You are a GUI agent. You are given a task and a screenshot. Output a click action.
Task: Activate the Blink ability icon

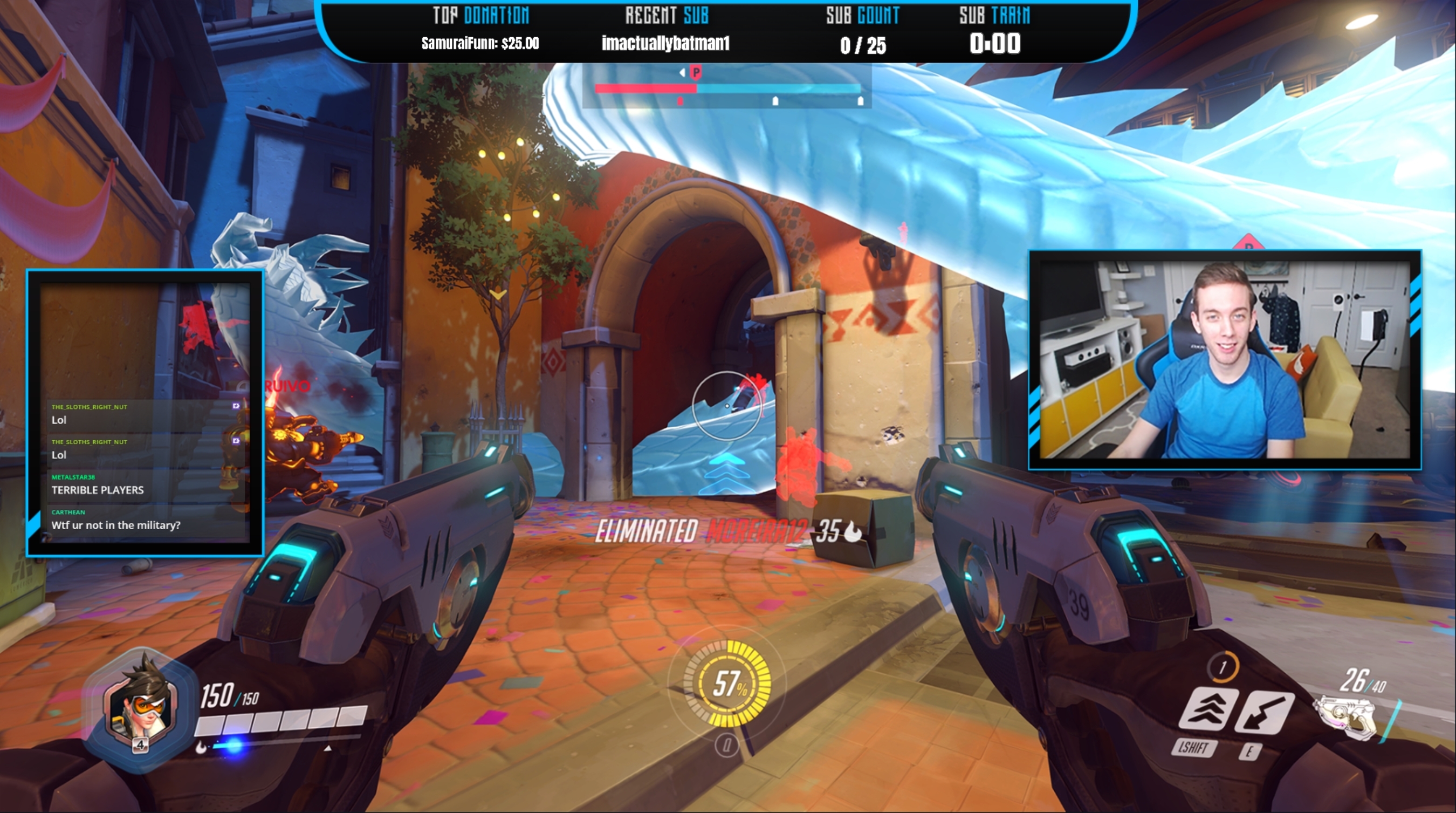point(1208,710)
